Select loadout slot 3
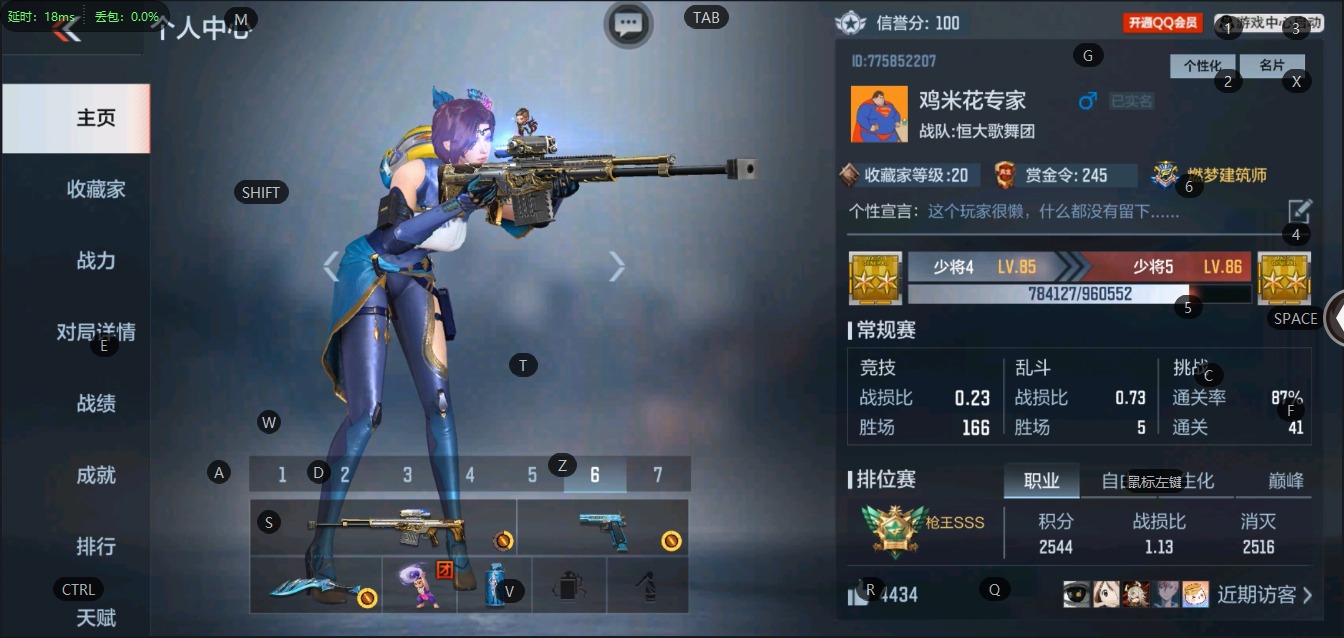This screenshot has width=1344, height=638. [407, 475]
